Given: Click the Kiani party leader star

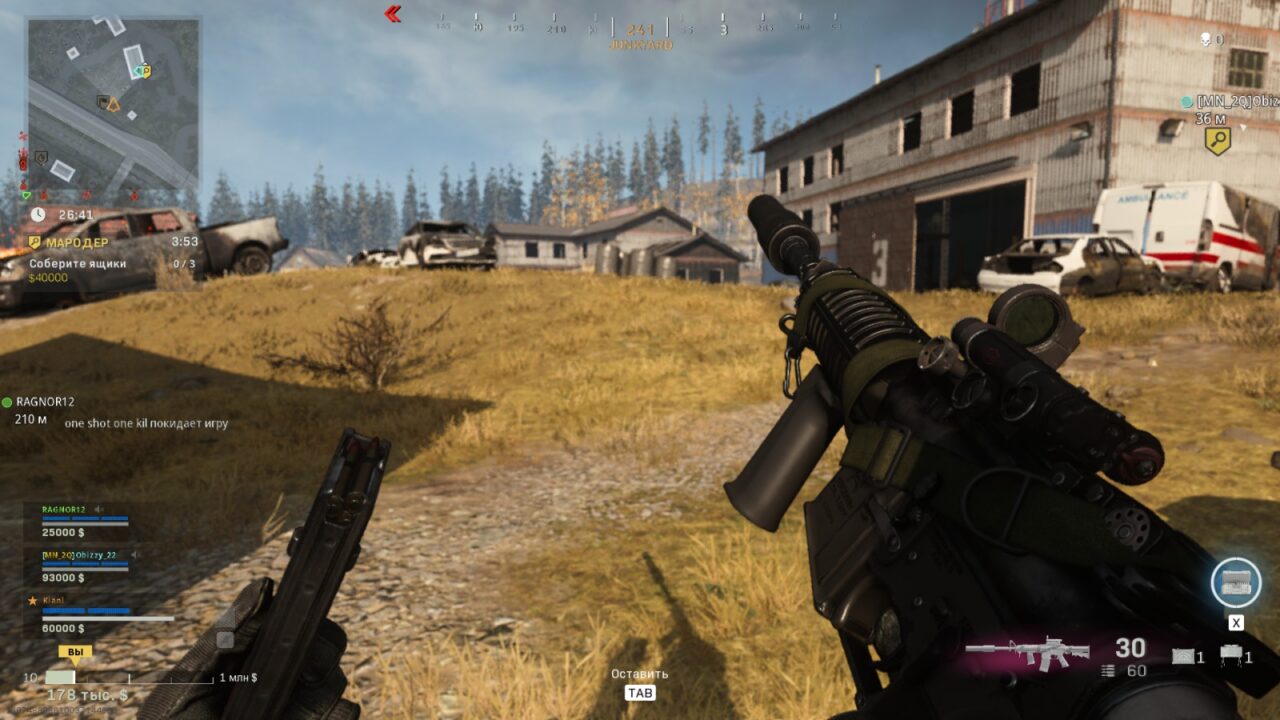Looking at the screenshot, I should coord(33,599).
